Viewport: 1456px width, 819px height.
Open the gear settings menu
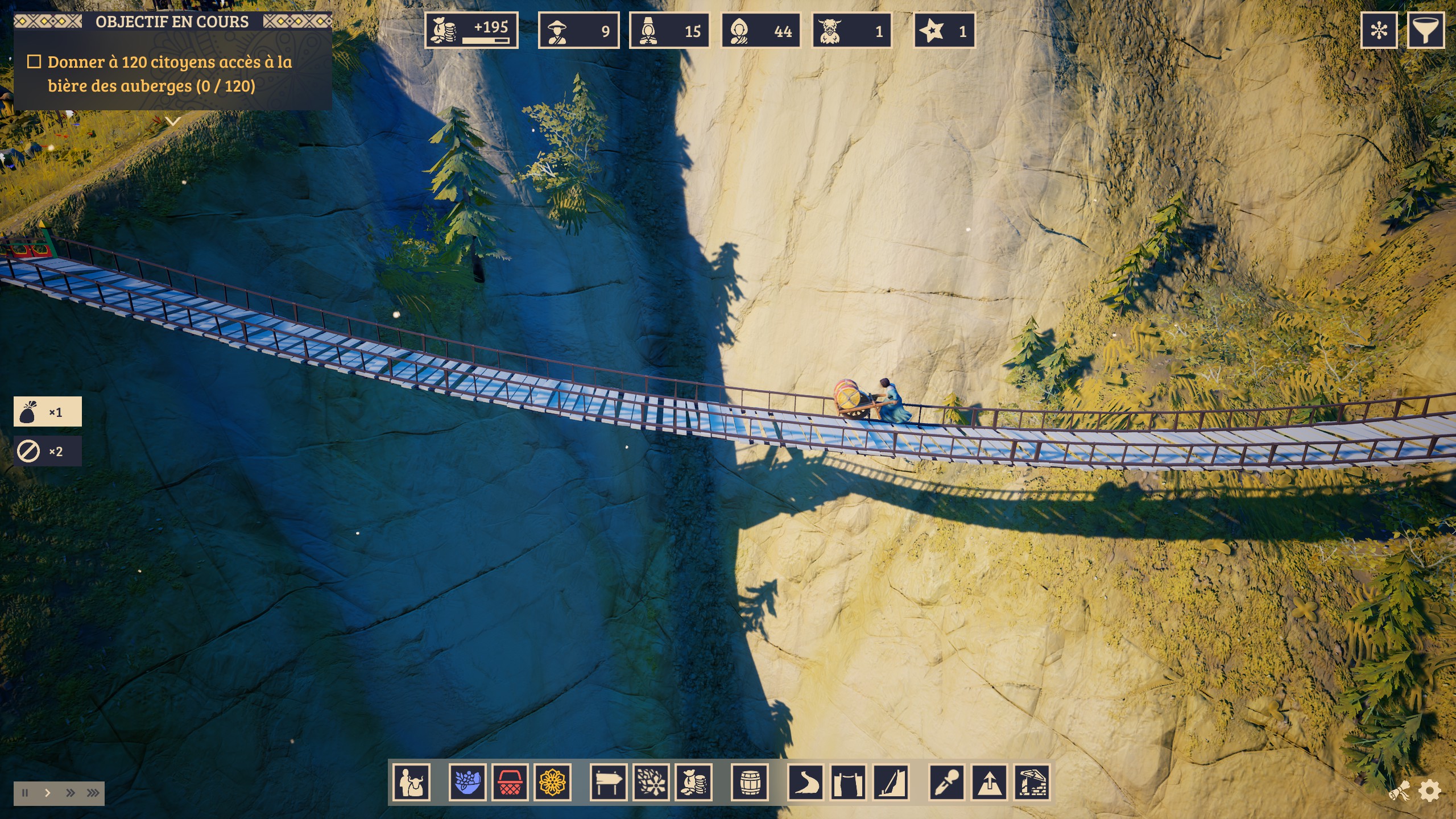click(x=1430, y=791)
